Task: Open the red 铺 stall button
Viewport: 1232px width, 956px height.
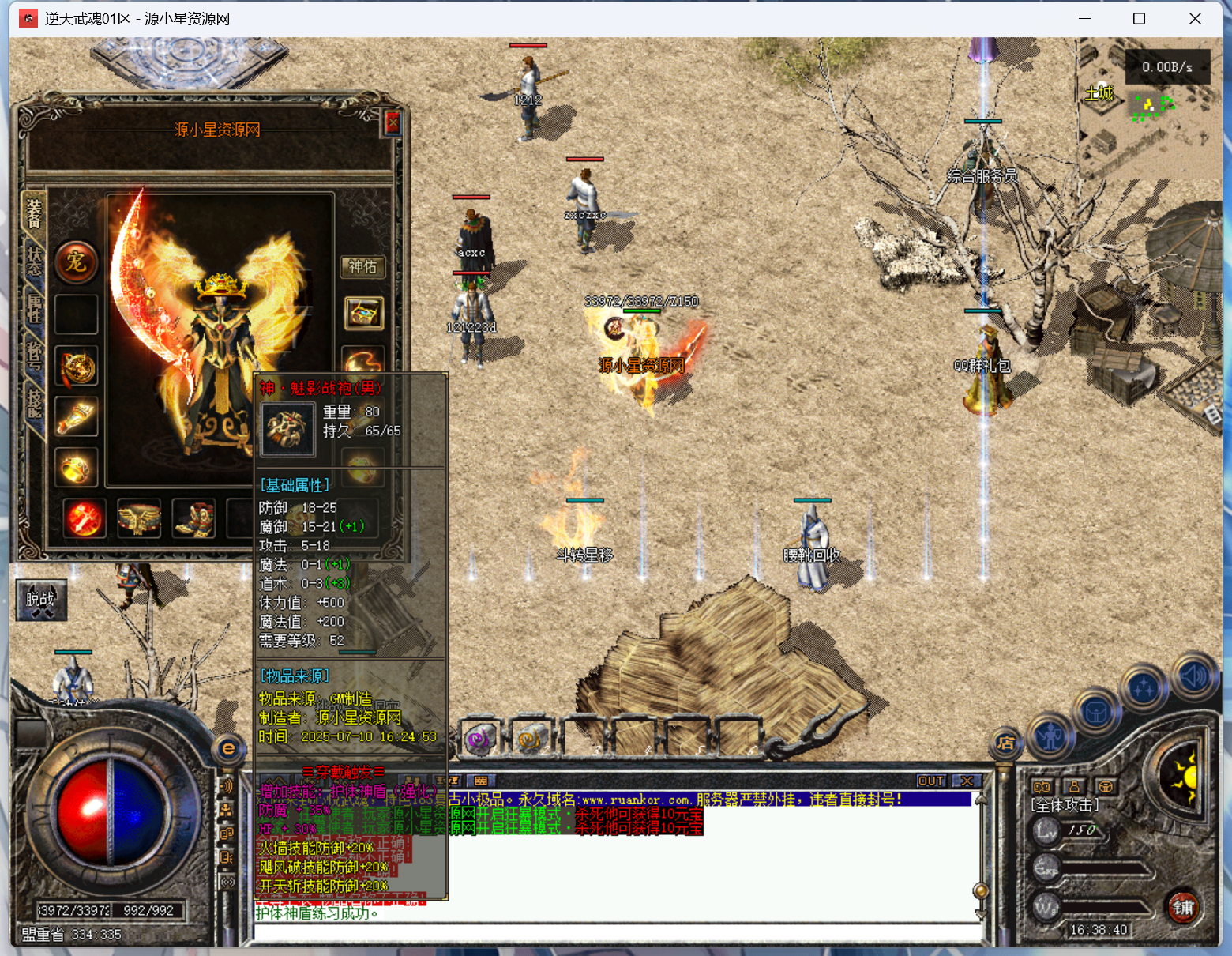Action: [x=1182, y=907]
